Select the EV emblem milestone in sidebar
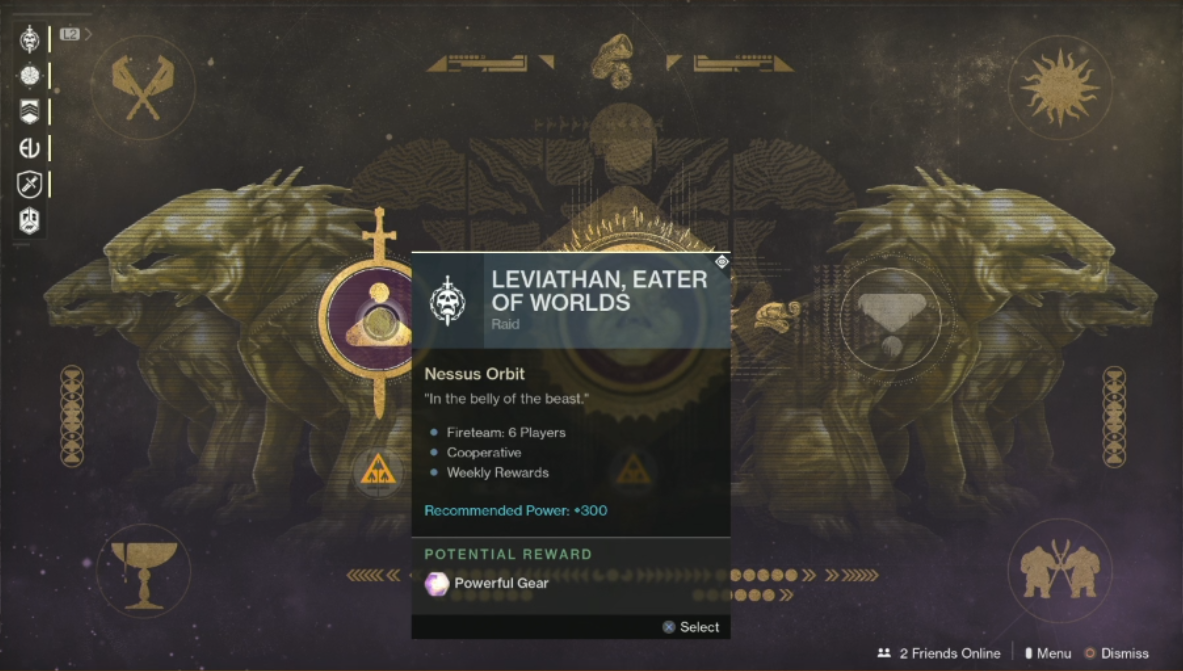Image resolution: width=1183 pixels, height=671 pixels. [29, 148]
